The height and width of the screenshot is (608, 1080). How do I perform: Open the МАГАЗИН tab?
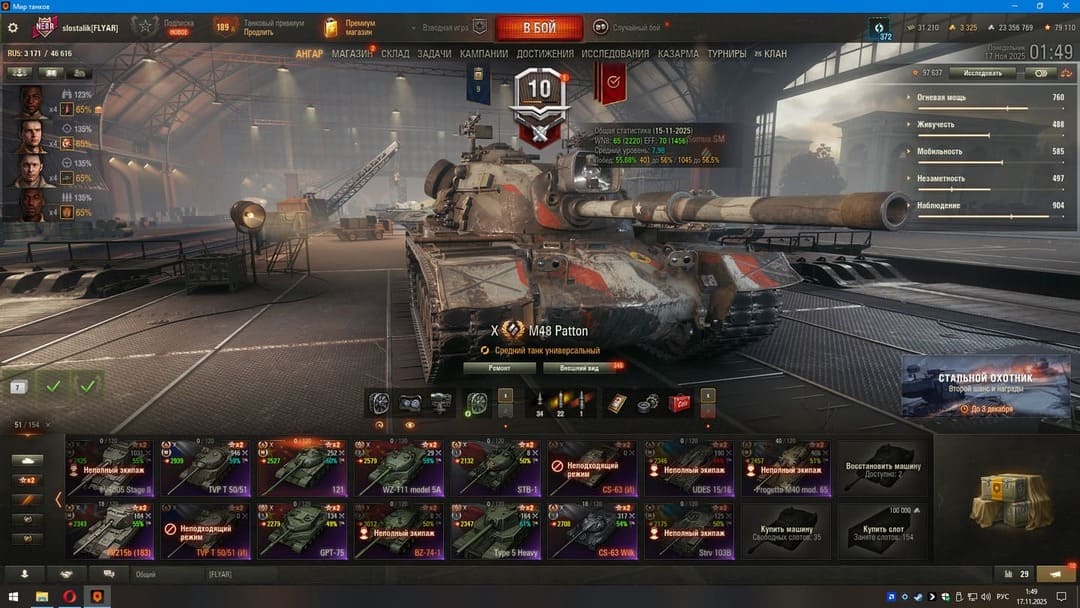[x=352, y=53]
